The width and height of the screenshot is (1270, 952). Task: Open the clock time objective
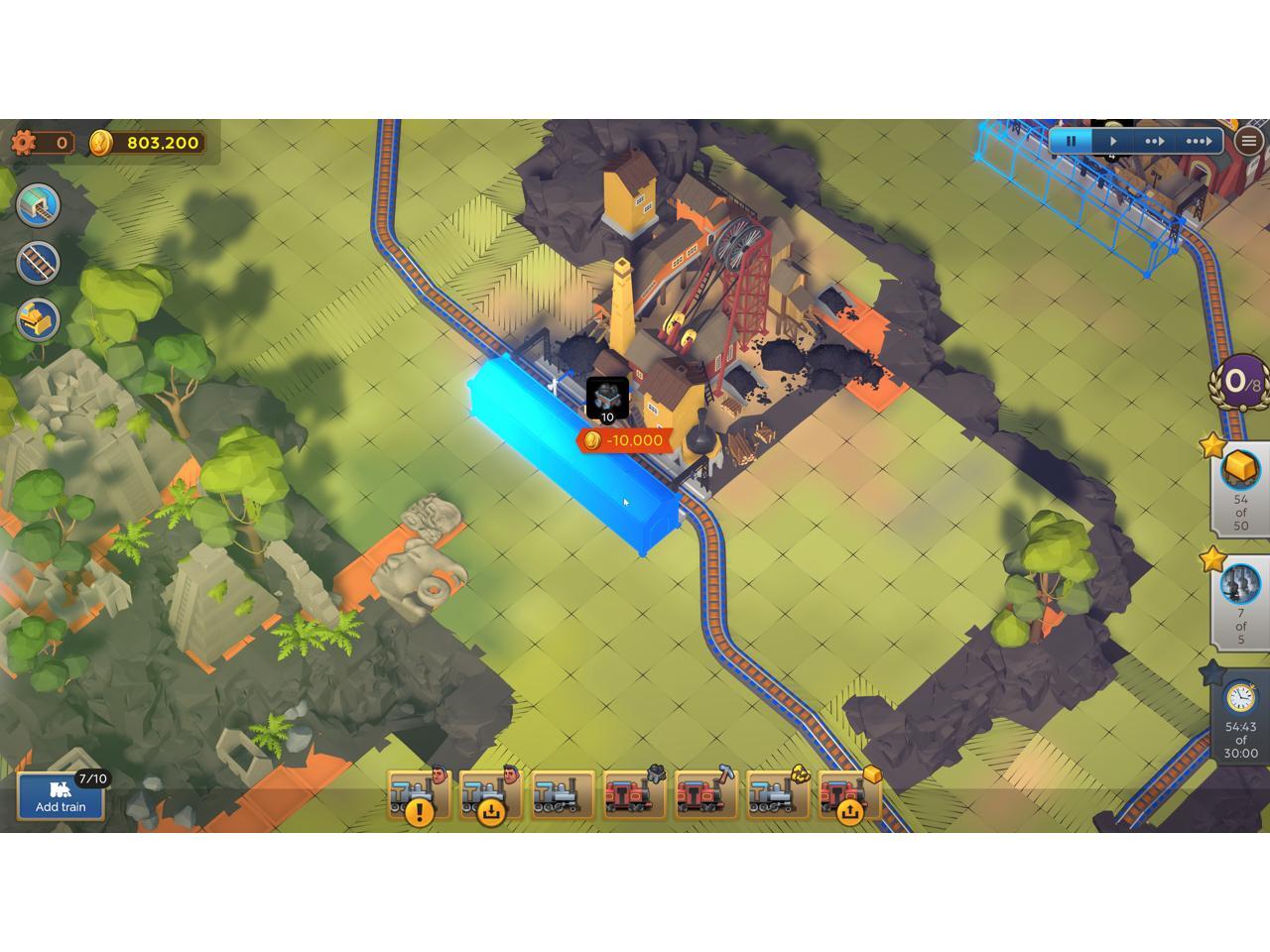(x=1240, y=716)
